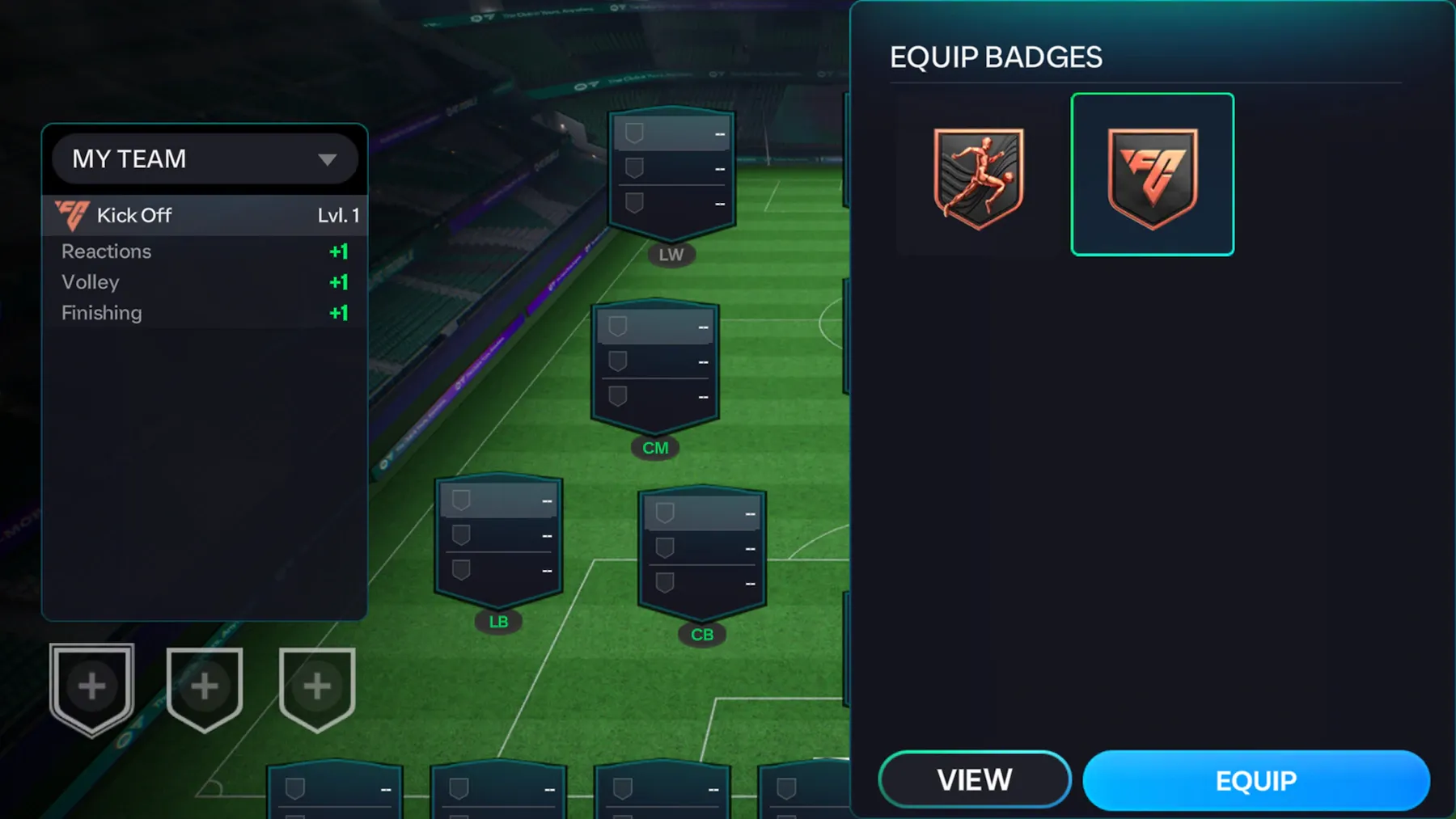Select the Kick Off badge row
Screen dimensions: 1456x819
(x=205, y=215)
